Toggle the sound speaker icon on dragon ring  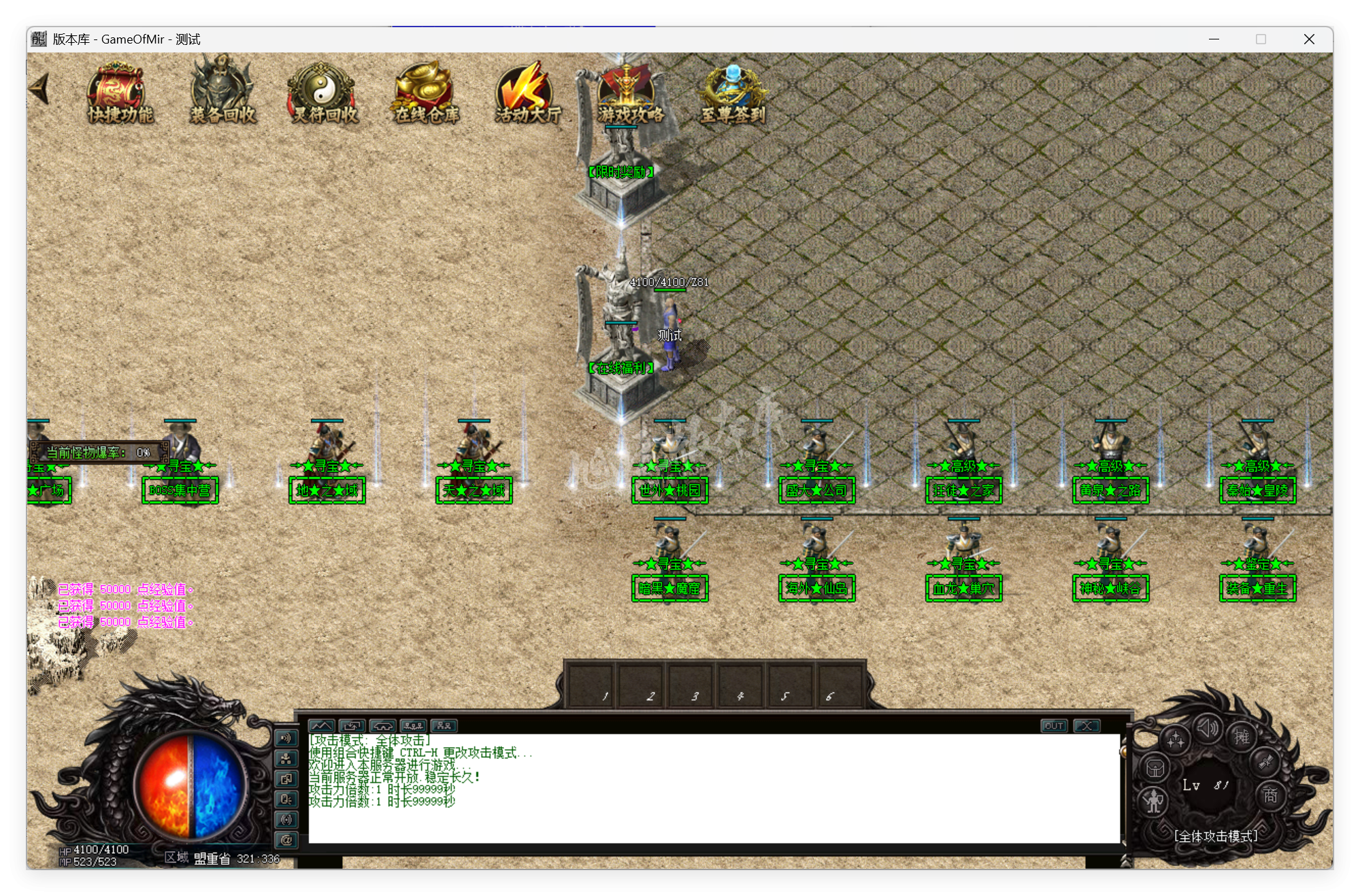[x=1208, y=727]
